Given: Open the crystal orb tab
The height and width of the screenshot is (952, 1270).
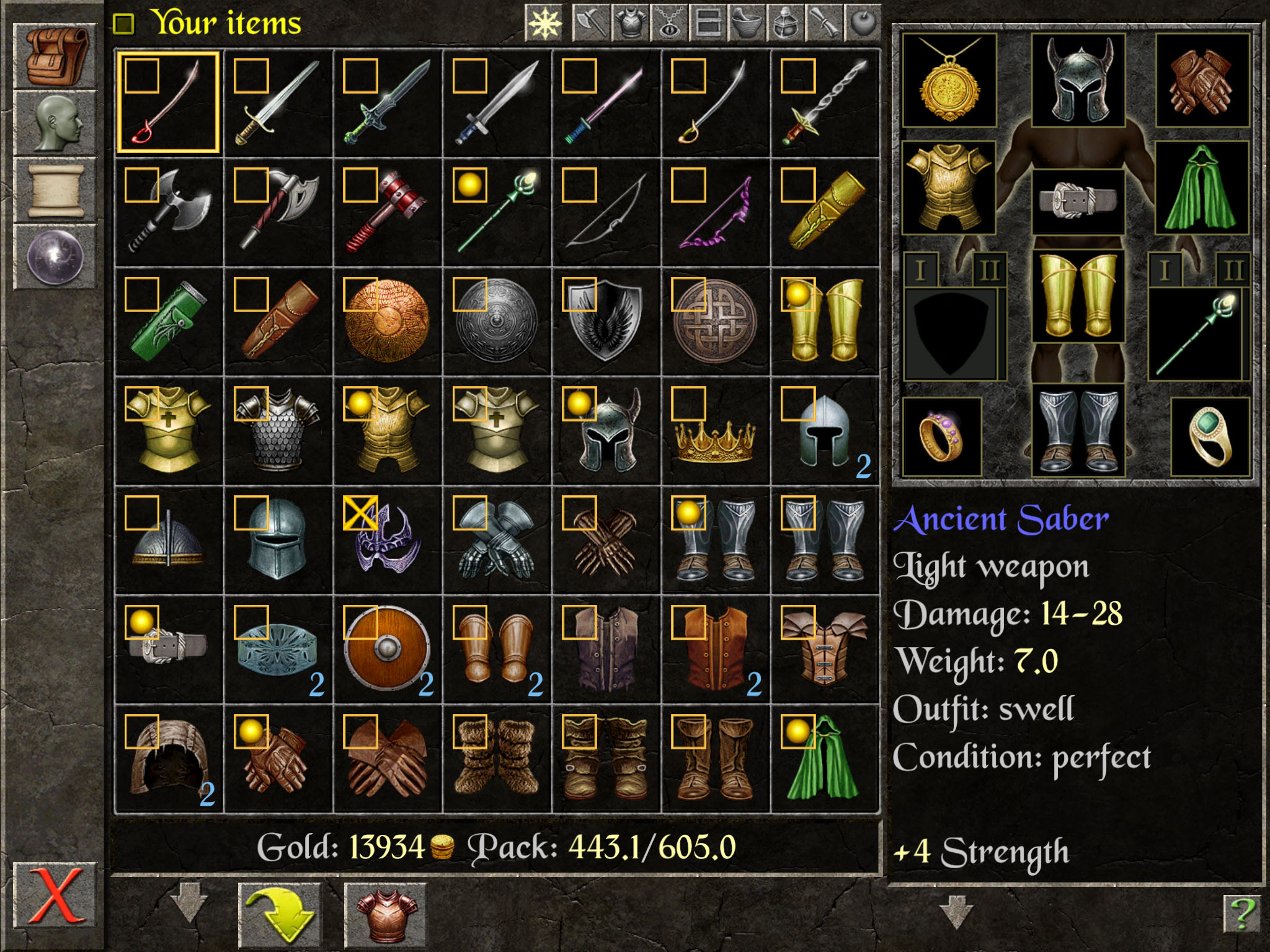Looking at the screenshot, I should [x=56, y=257].
